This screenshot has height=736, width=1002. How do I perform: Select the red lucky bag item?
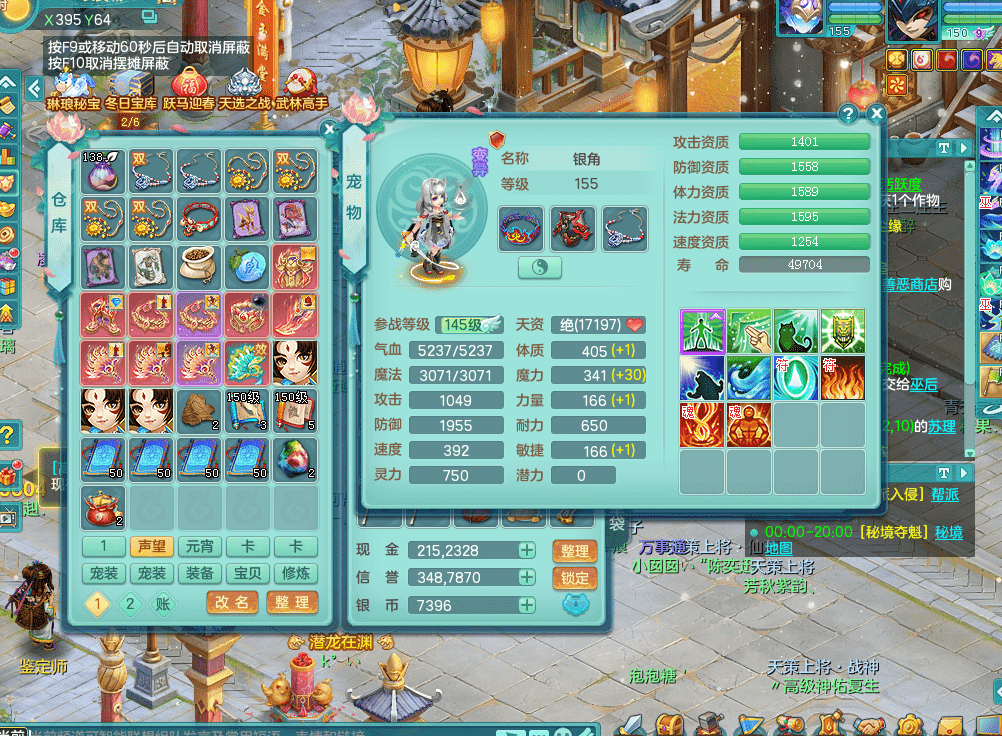[103, 508]
